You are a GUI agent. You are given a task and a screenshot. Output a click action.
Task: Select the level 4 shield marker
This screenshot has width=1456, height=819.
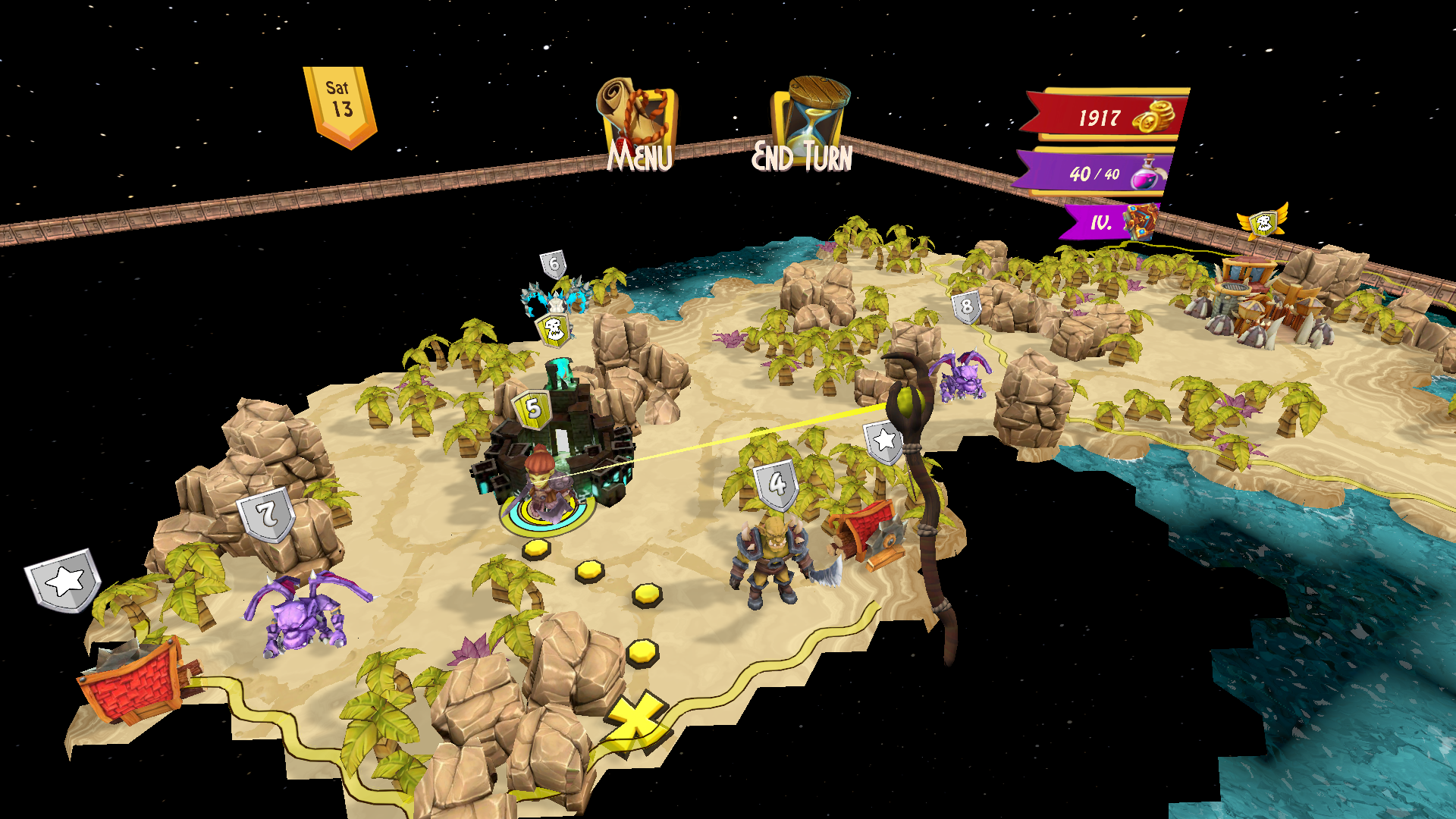pos(777,484)
